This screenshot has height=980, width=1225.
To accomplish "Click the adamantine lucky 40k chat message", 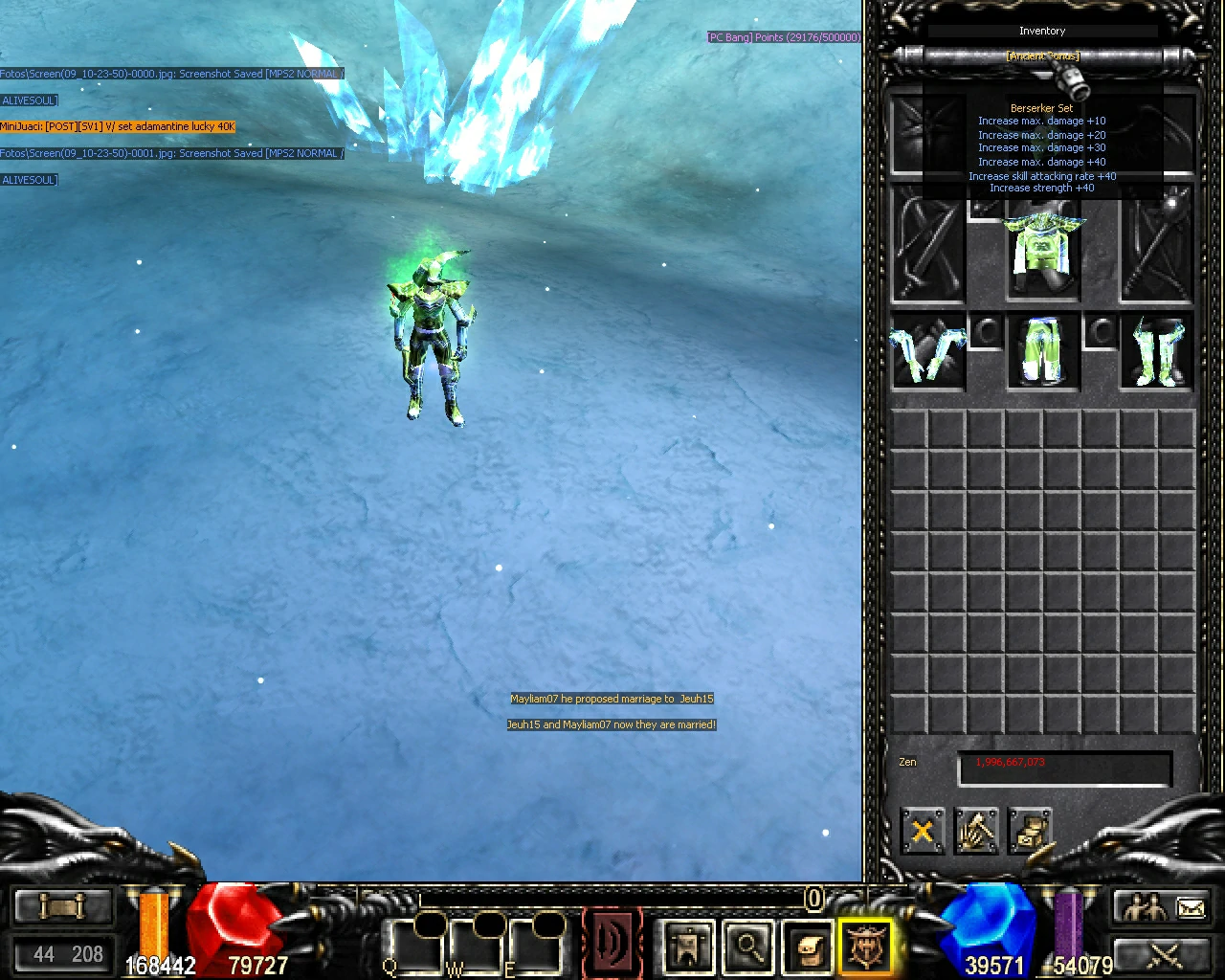I will pos(120,126).
